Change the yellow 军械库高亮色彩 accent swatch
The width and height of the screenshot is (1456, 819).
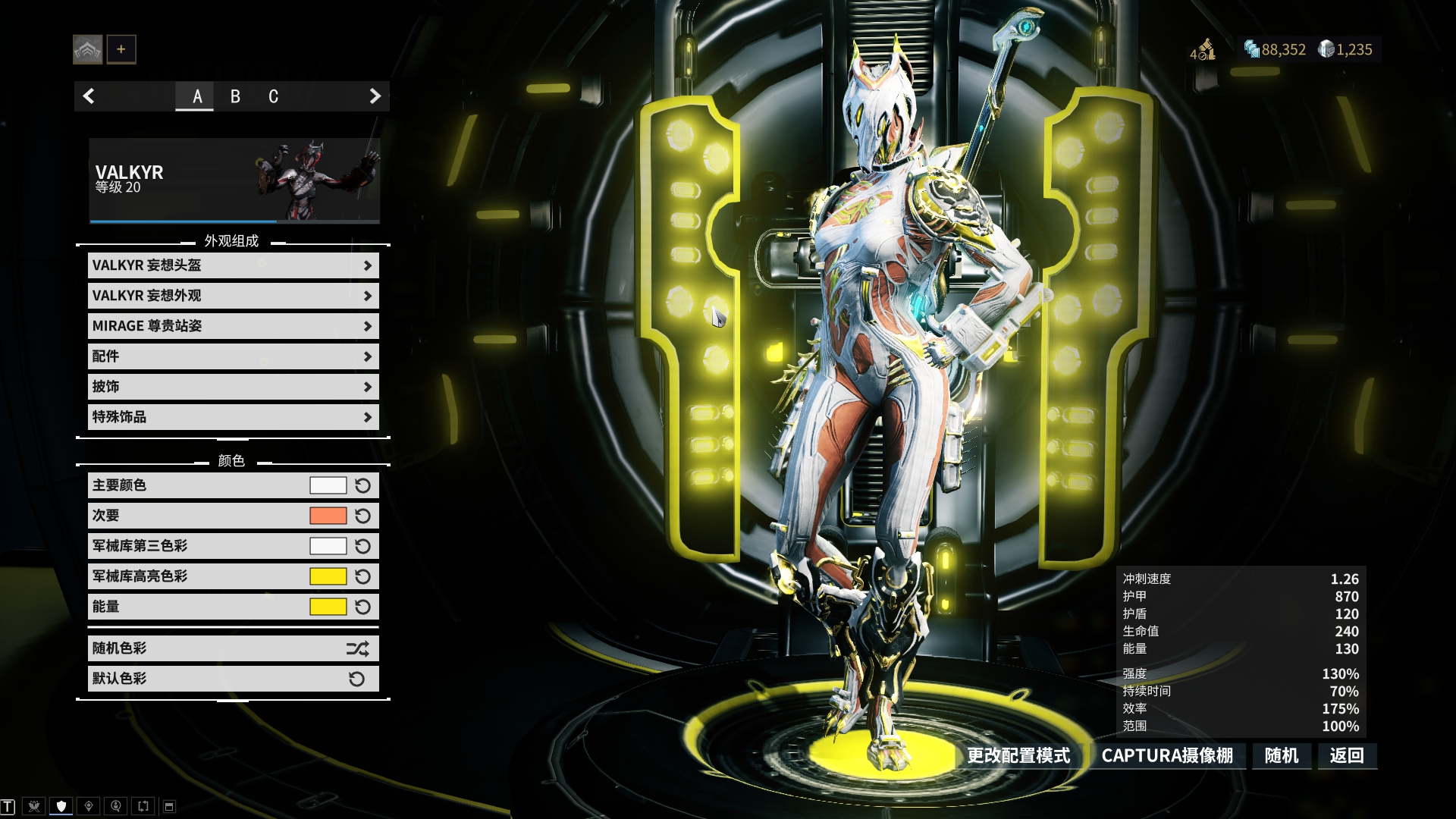coord(328,576)
